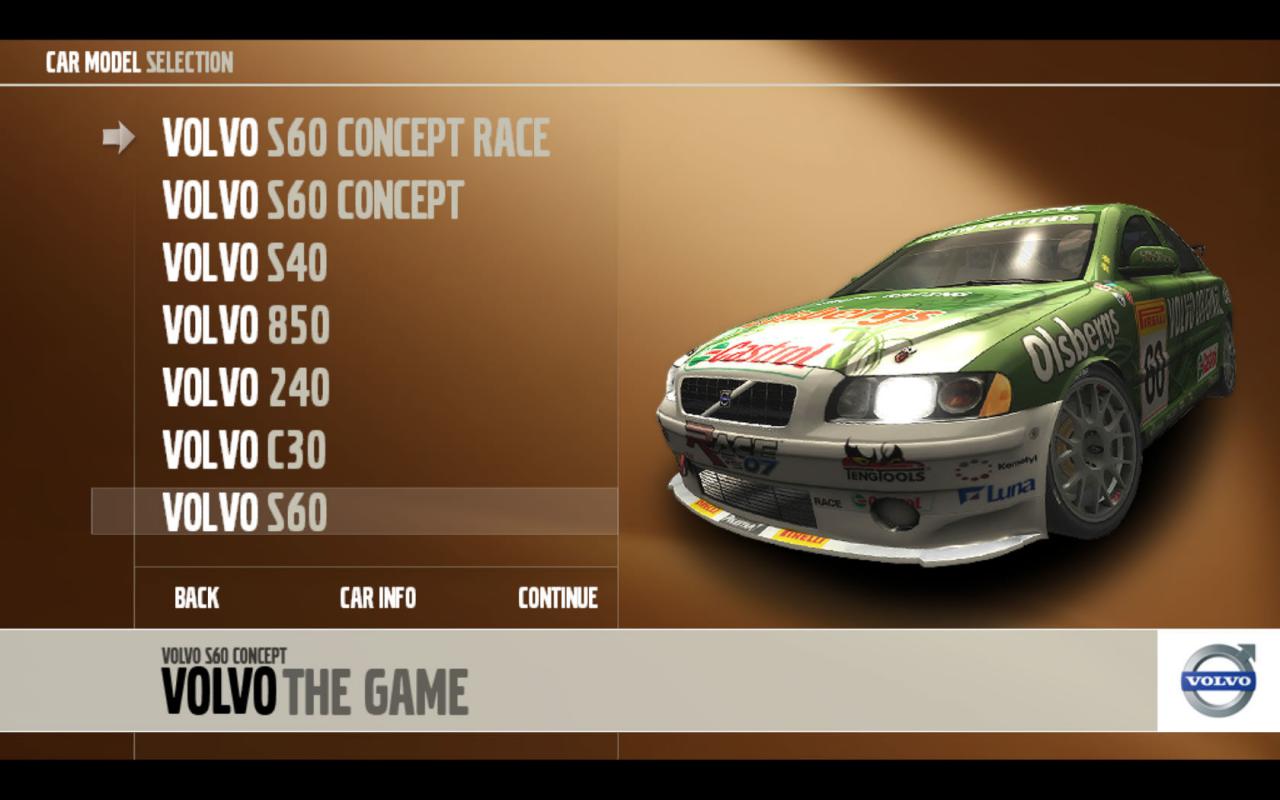Select the Volvo C30 car
Screen dimensions: 1280x800
pyautogui.click(x=245, y=450)
